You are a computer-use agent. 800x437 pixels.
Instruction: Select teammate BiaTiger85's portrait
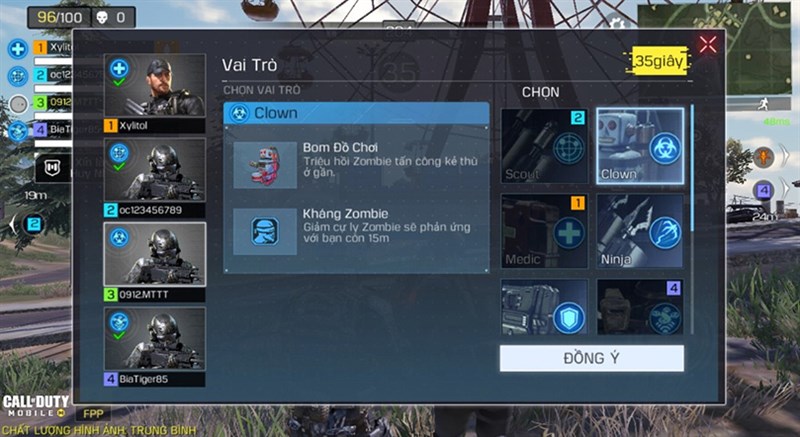point(155,343)
